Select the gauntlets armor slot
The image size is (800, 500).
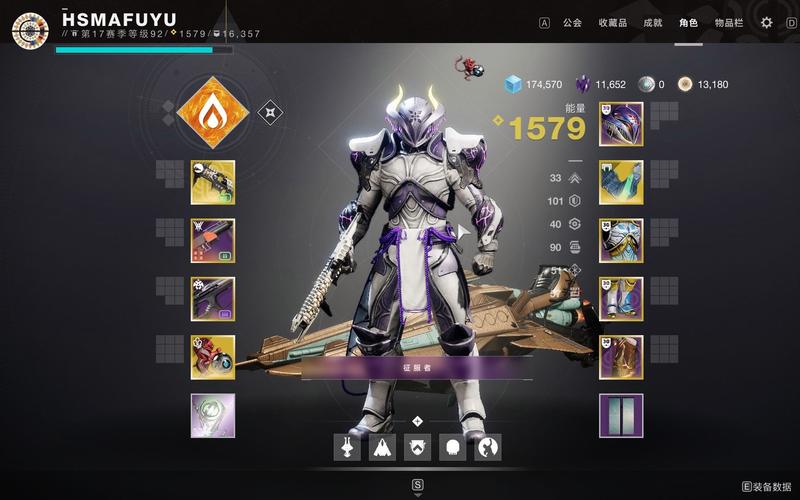coord(621,182)
